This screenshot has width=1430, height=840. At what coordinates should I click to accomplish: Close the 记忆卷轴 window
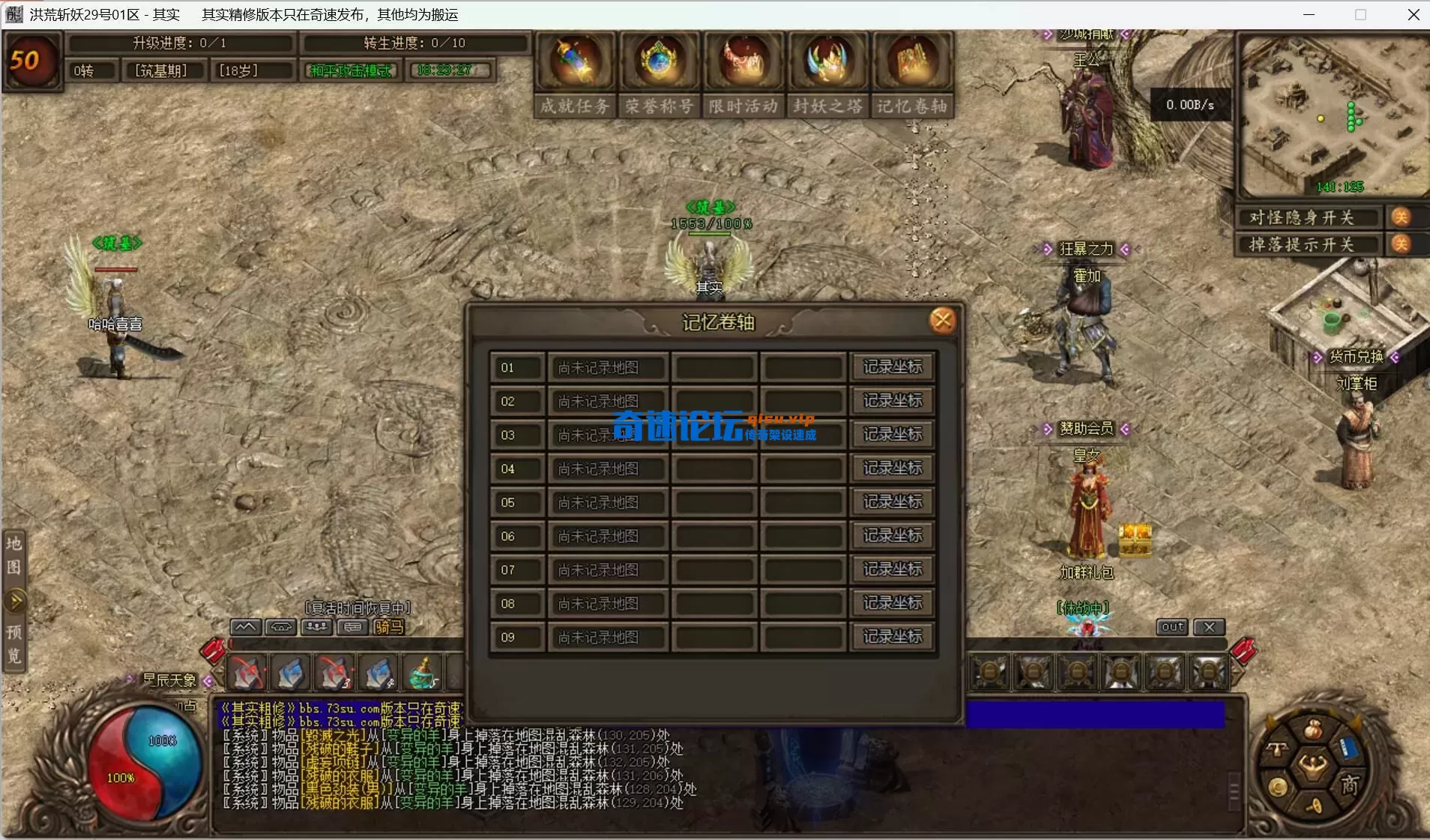click(942, 321)
